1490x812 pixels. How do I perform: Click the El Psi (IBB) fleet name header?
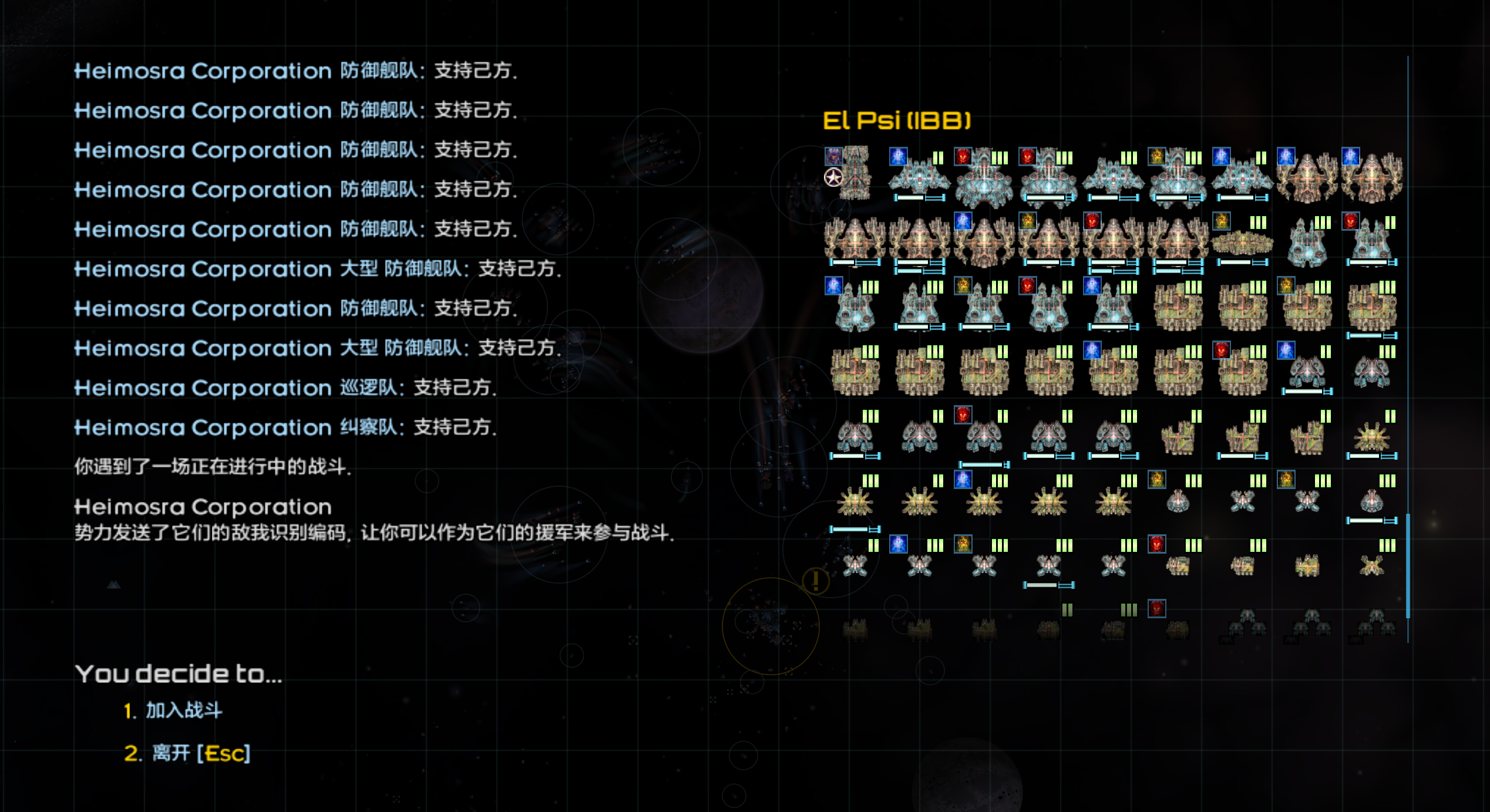coord(899,119)
